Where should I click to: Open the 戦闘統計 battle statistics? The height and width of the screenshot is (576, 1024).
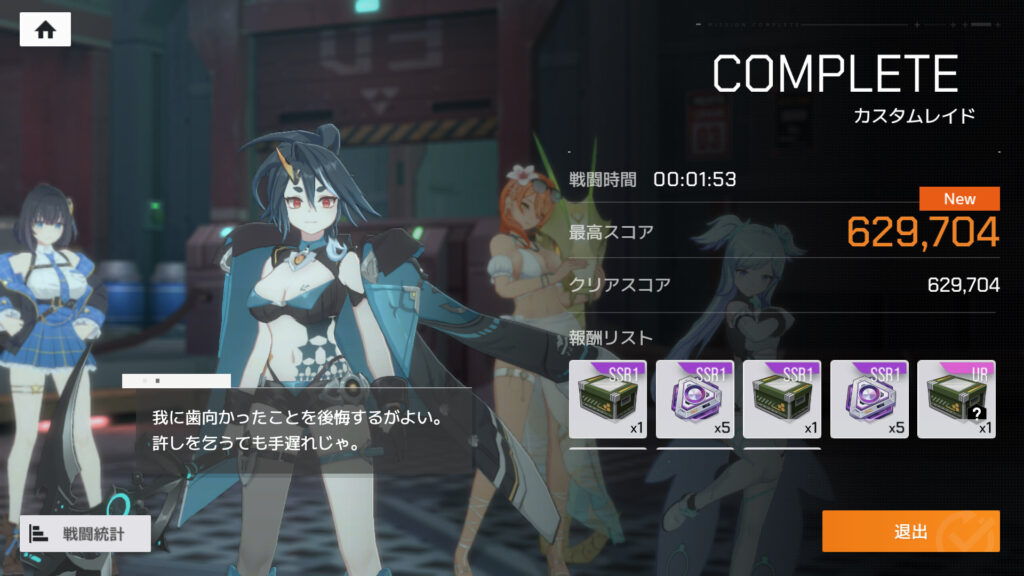85,533
